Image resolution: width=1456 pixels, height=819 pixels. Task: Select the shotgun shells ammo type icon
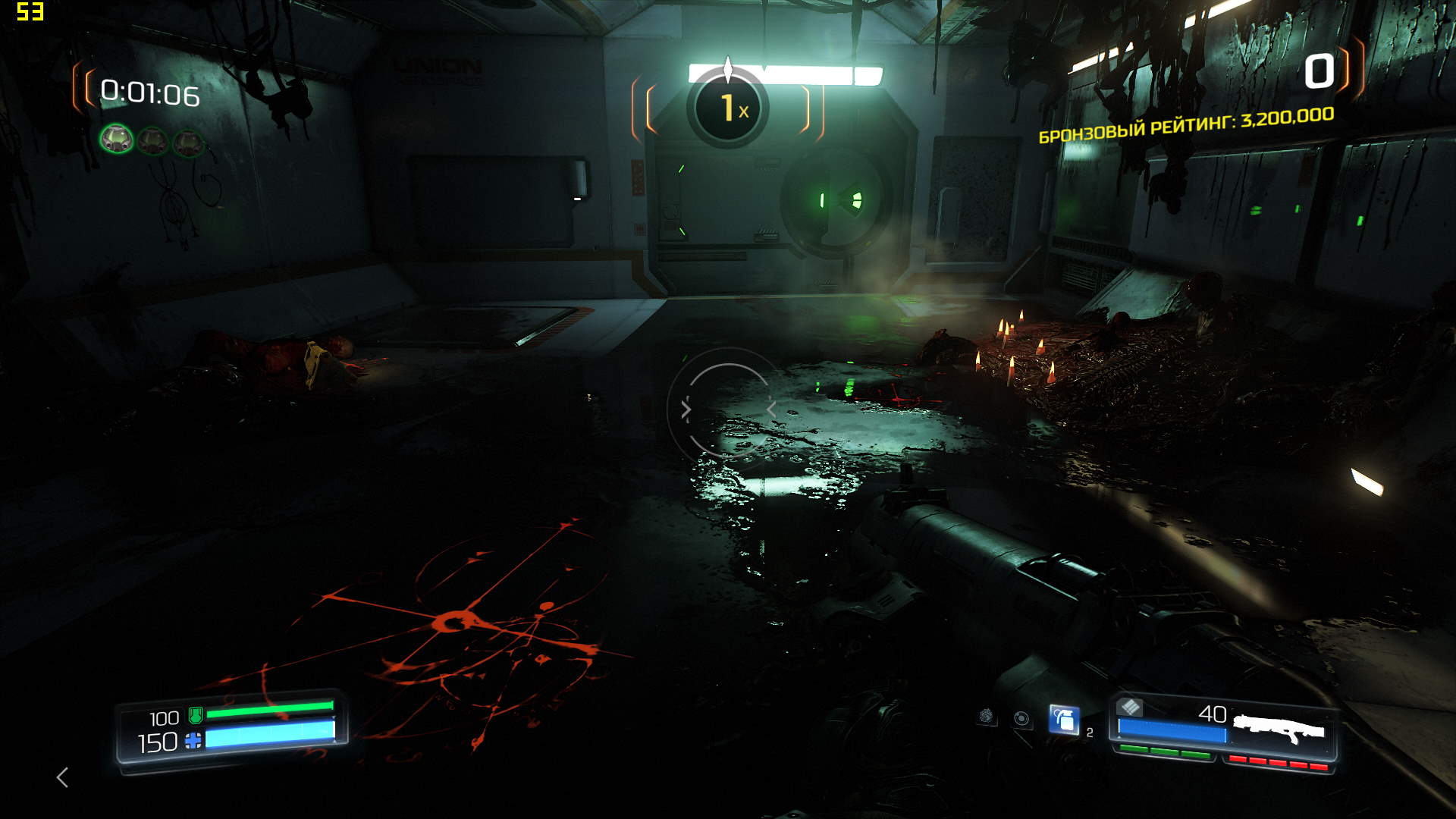point(1130,708)
